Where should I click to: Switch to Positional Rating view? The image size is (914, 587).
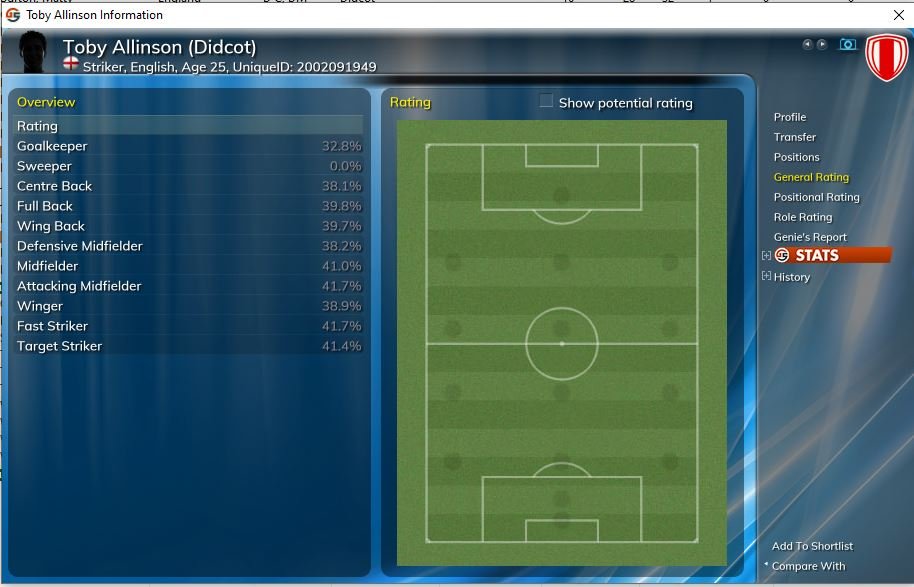(816, 197)
